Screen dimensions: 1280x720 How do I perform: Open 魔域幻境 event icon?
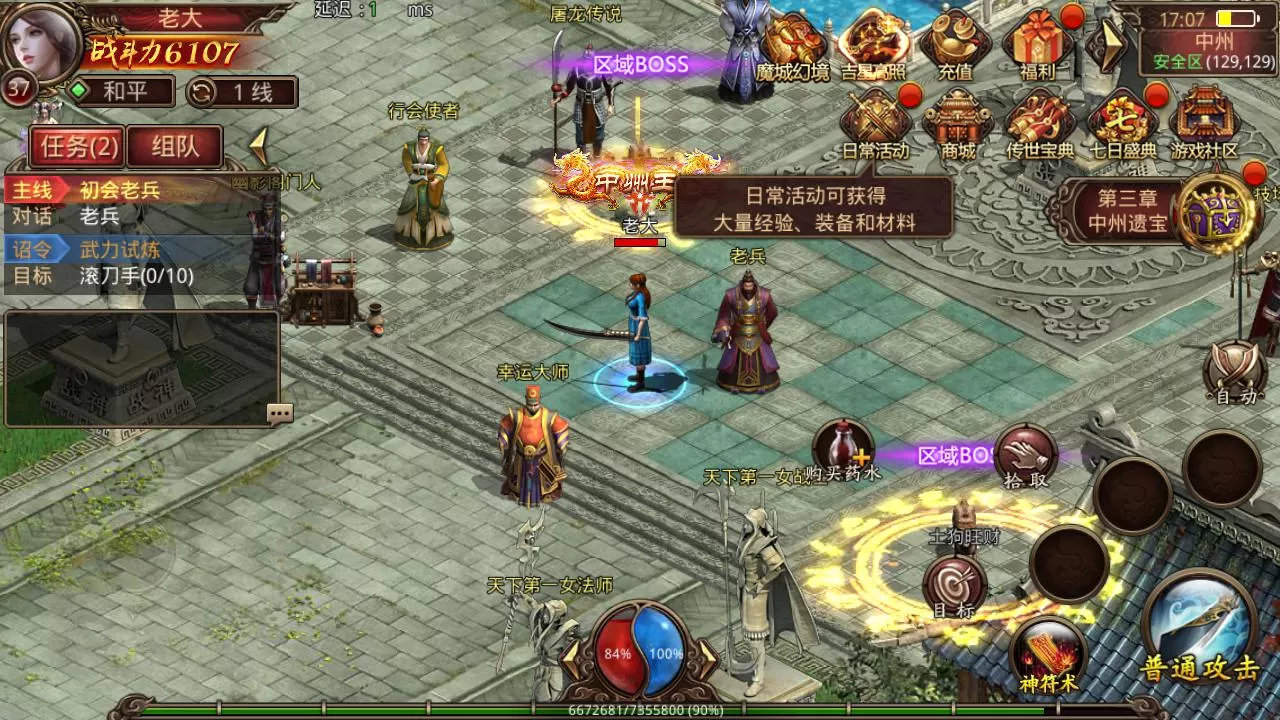click(793, 45)
